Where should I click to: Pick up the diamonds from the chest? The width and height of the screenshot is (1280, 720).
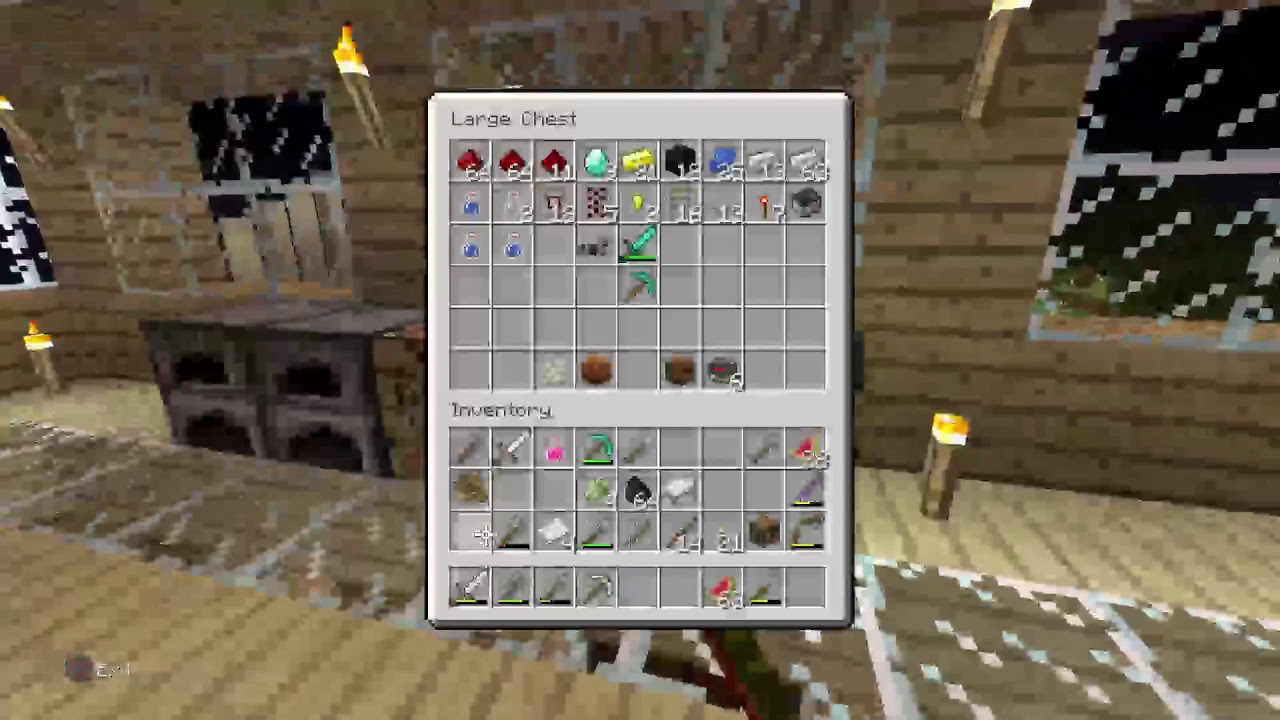[596, 165]
